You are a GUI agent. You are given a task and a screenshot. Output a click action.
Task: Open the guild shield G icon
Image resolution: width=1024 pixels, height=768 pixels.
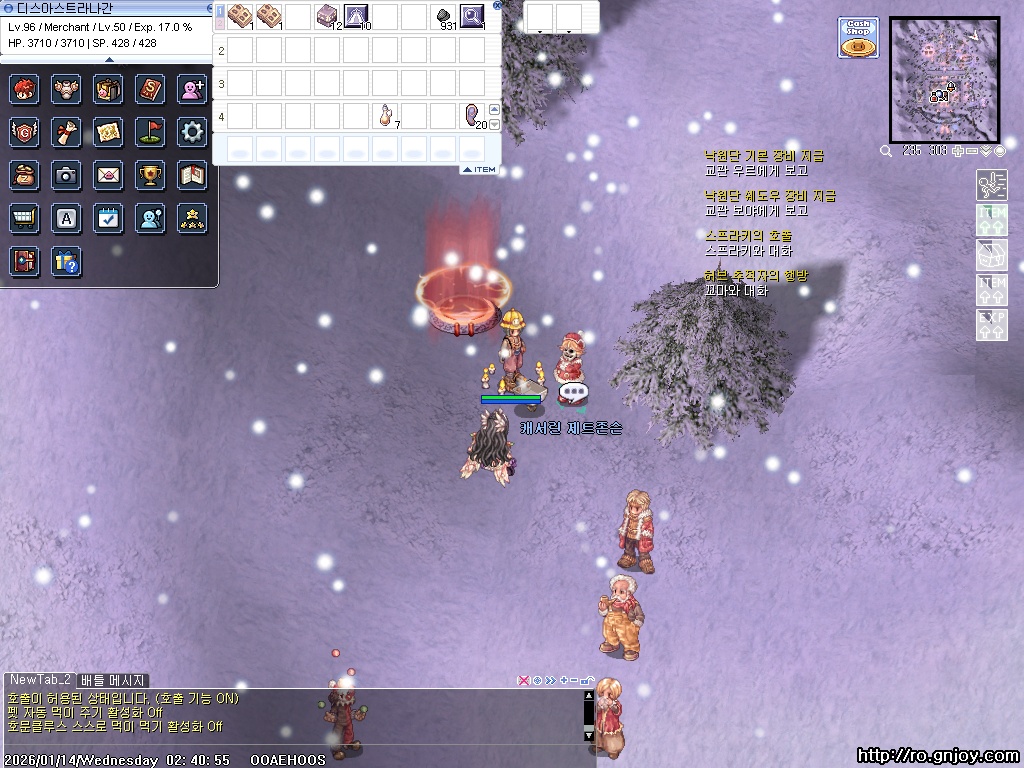tap(24, 131)
